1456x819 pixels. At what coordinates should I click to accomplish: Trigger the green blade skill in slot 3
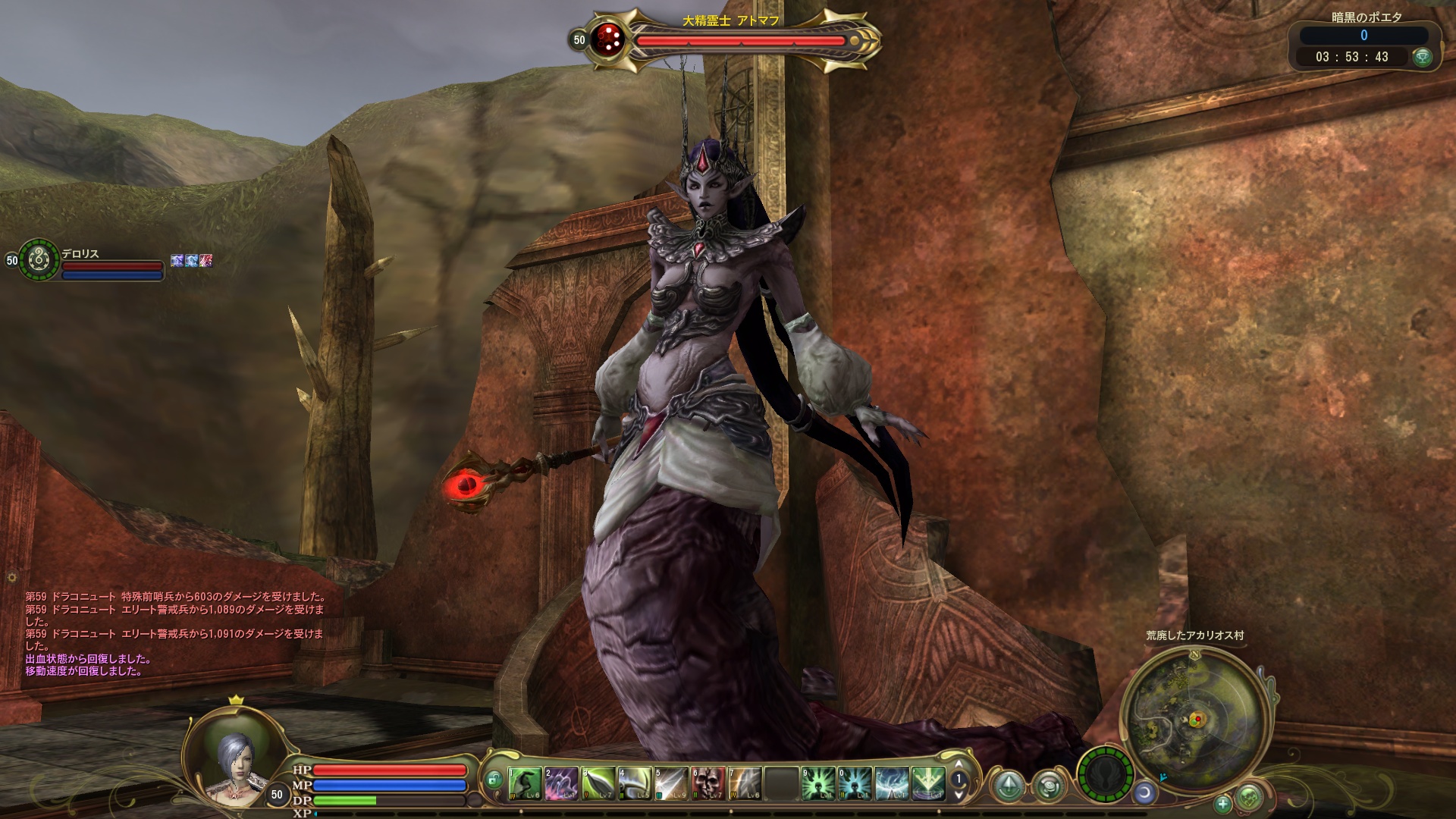pyautogui.click(x=598, y=783)
